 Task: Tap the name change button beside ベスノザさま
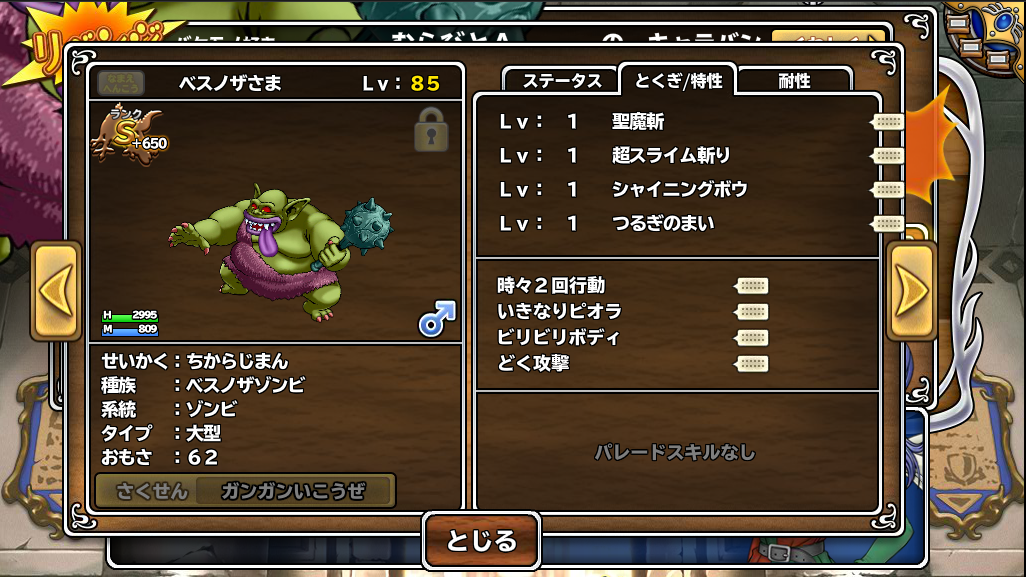(x=120, y=83)
